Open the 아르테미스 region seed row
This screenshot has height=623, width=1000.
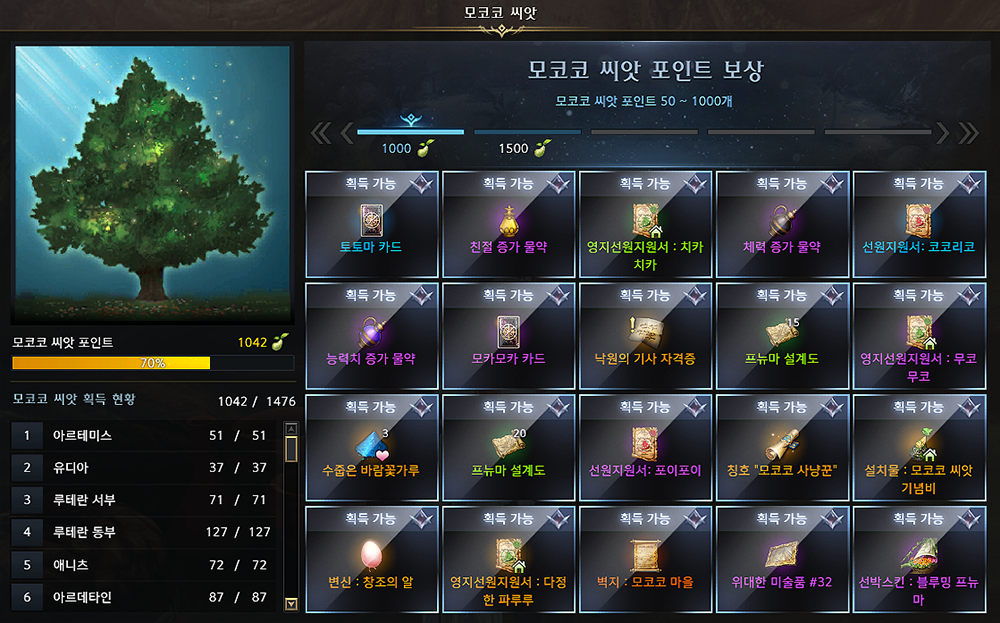coord(145,436)
